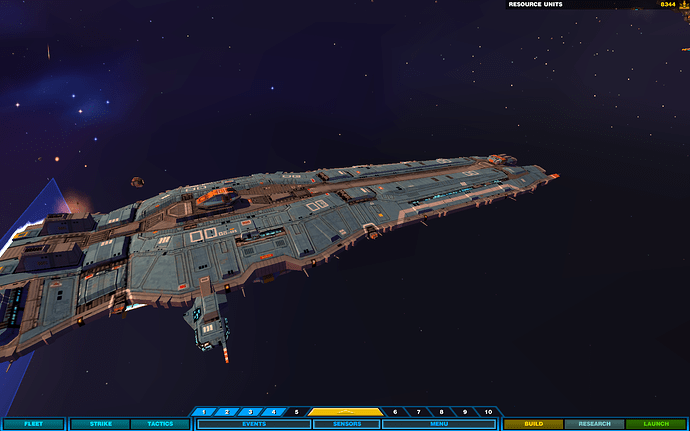Viewport: 690px width, 431px height.
Task: Open the Fleet panel
Action: (x=33, y=424)
